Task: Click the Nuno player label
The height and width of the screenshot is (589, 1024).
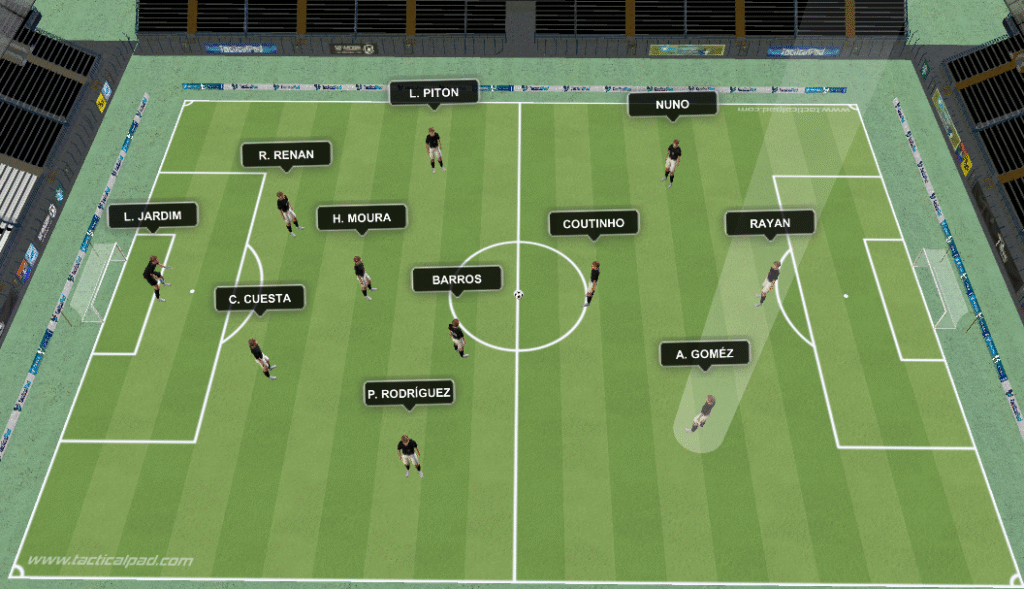Action: 672,104
